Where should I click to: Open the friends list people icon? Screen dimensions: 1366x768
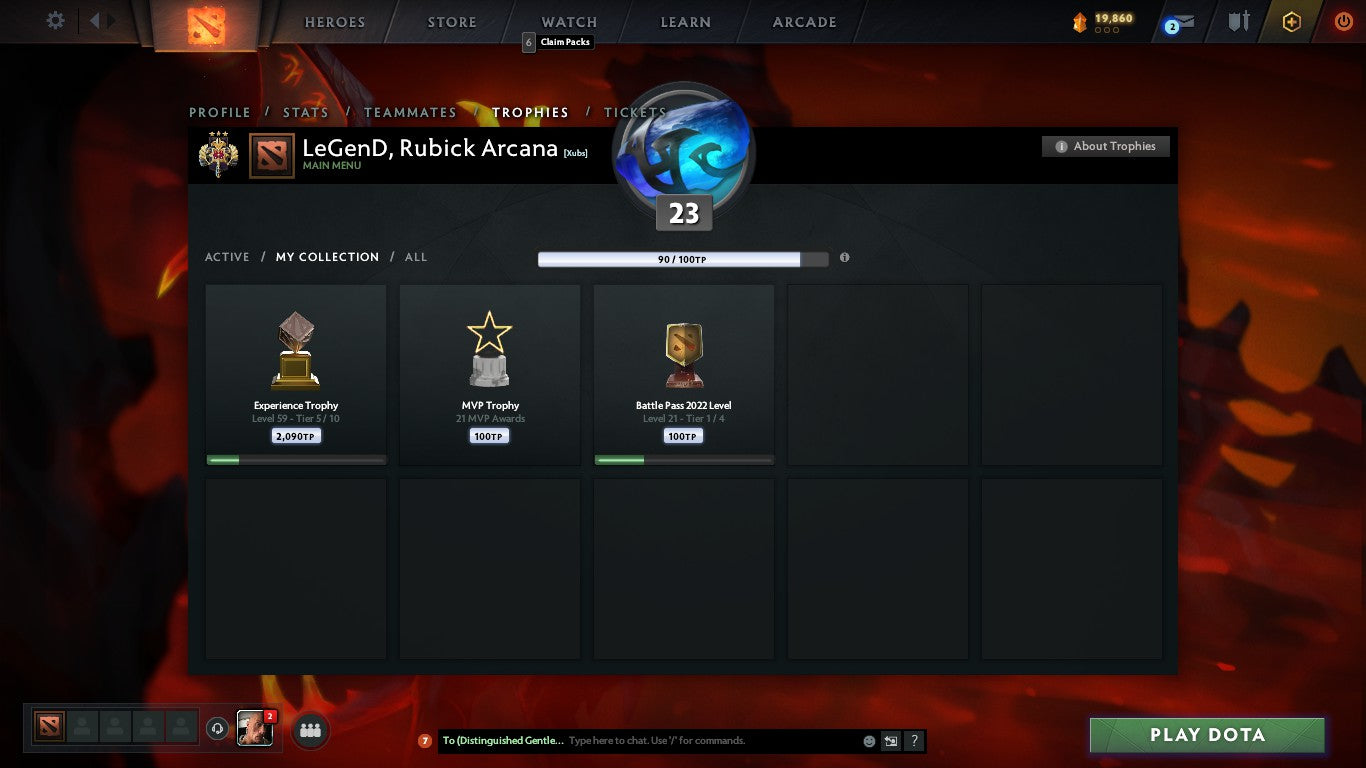(310, 731)
